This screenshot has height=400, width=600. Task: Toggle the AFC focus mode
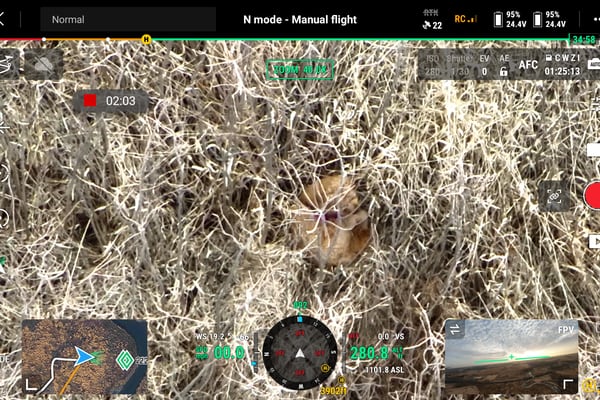tap(527, 65)
